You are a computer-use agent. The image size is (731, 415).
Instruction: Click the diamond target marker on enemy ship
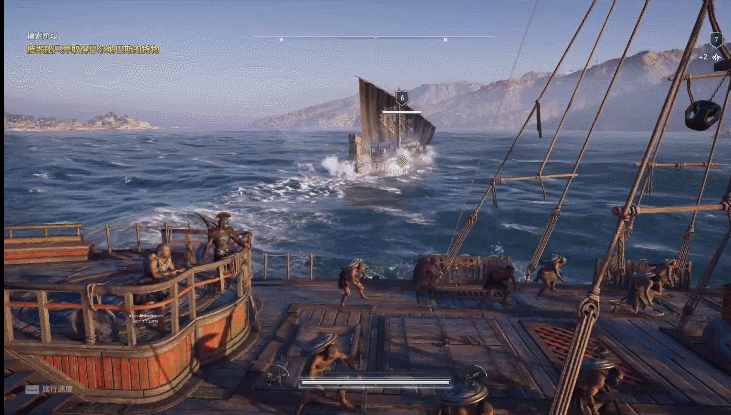[402, 160]
